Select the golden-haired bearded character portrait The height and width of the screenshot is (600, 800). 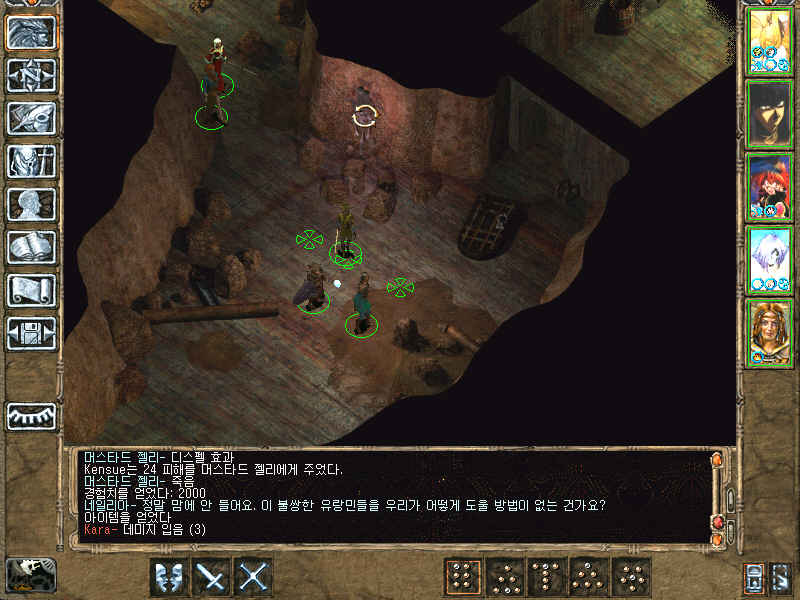(770, 331)
